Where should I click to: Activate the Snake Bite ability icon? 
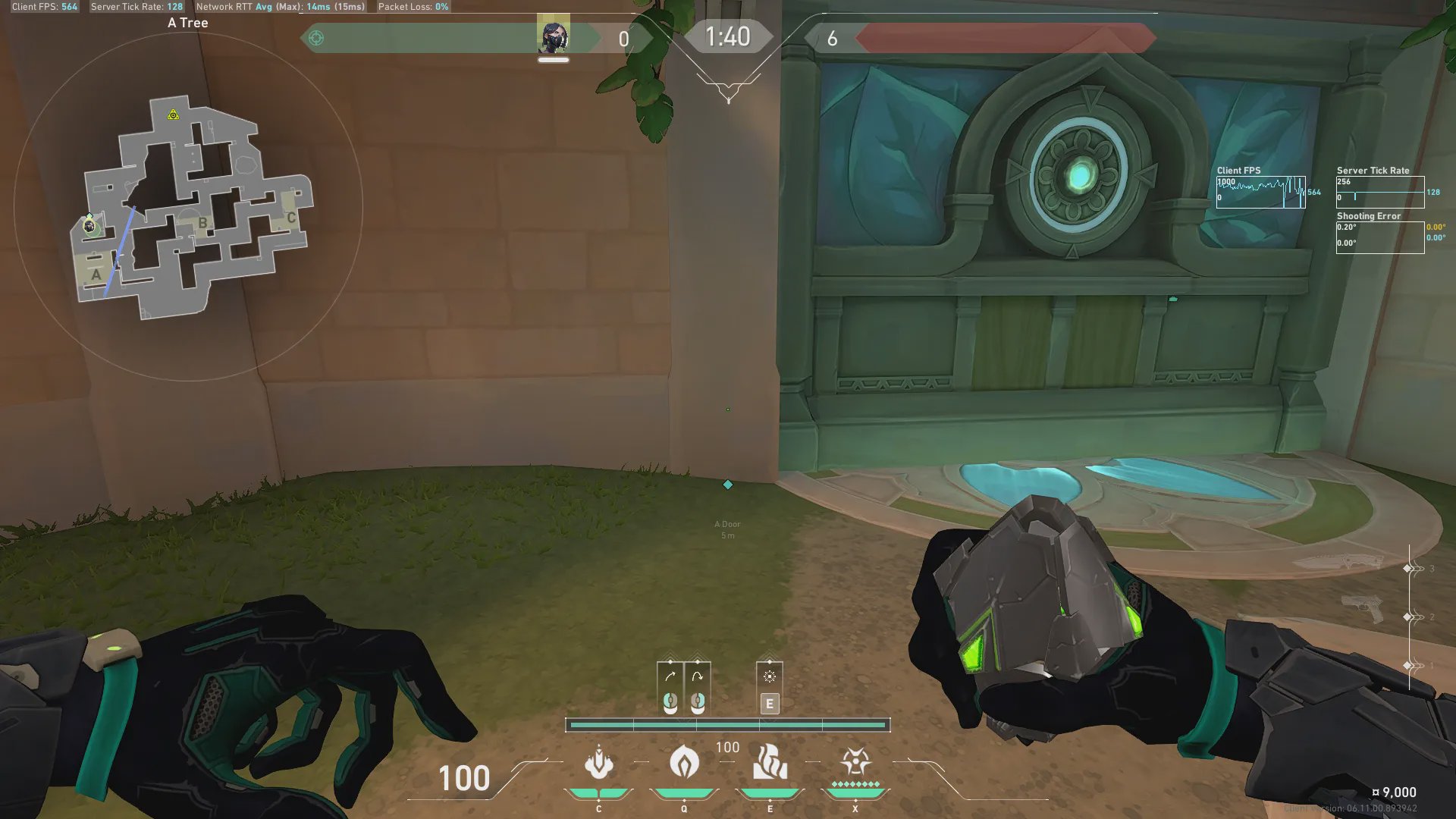pyautogui.click(x=598, y=763)
